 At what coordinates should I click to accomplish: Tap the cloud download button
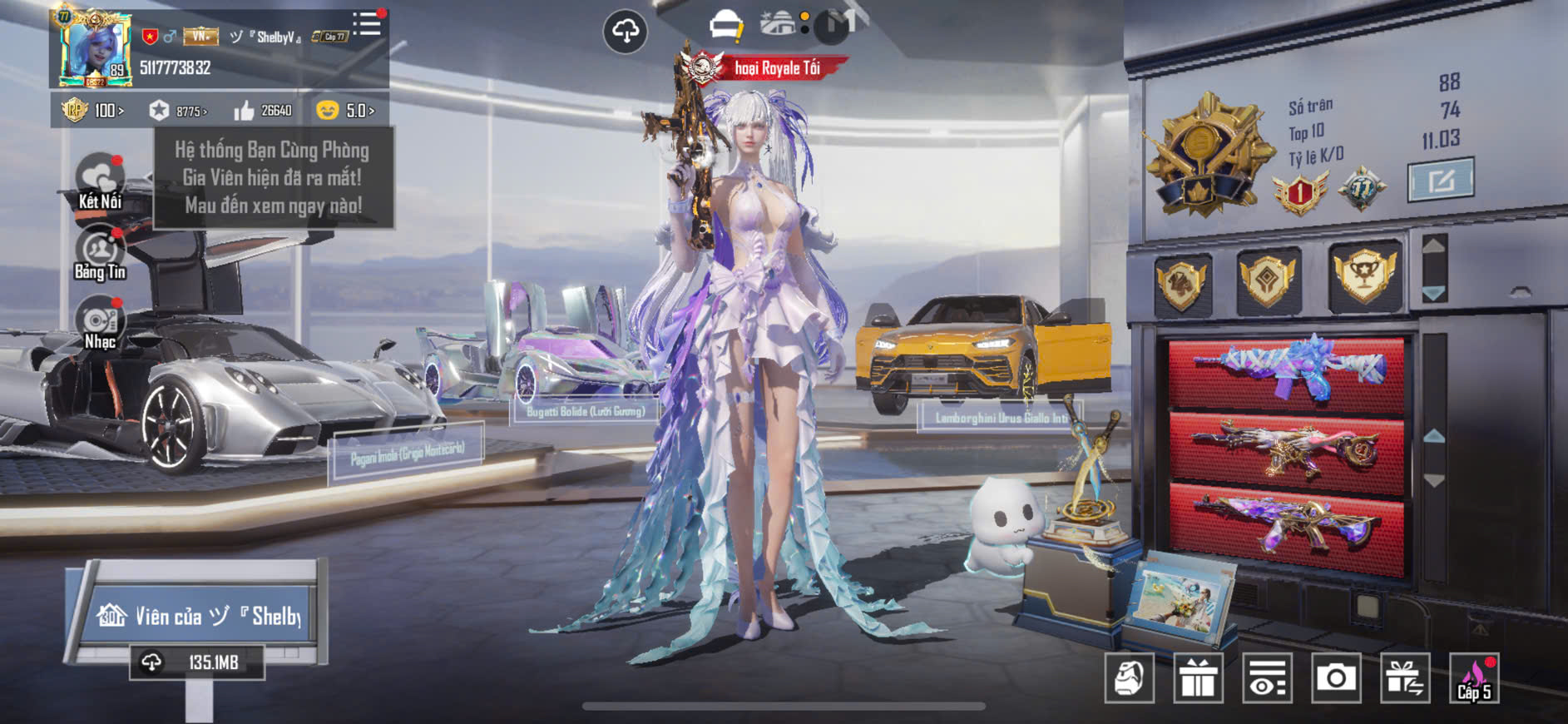click(x=625, y=32)
